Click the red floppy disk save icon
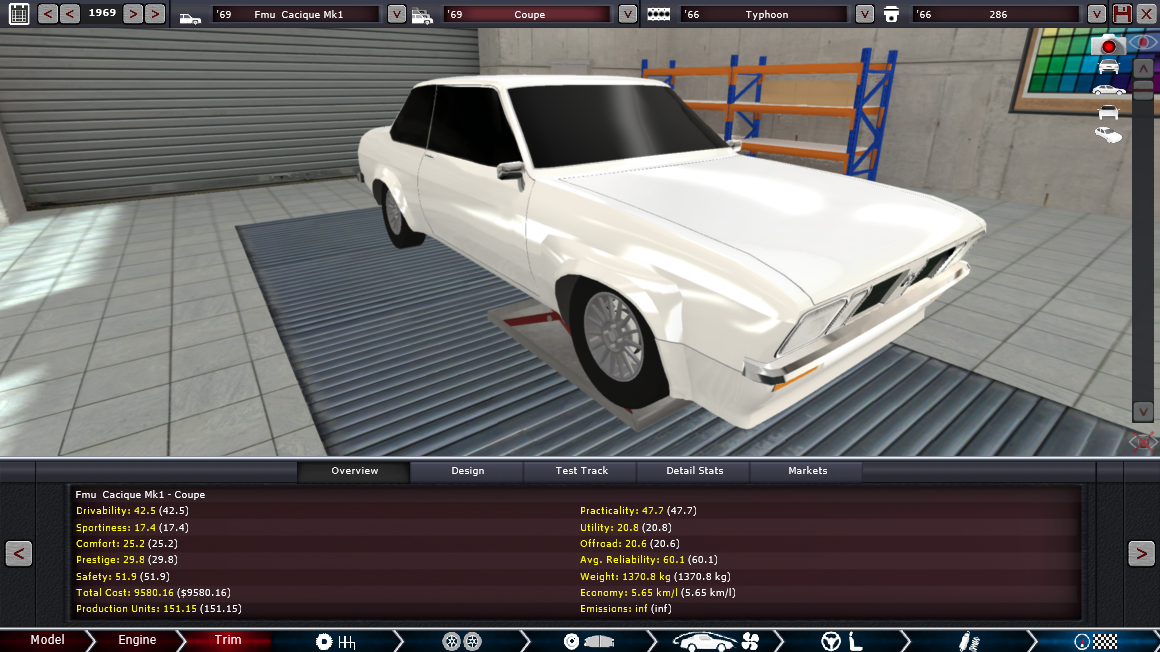This screenshot has width=1160, height=652. (x=1122, y=14)
